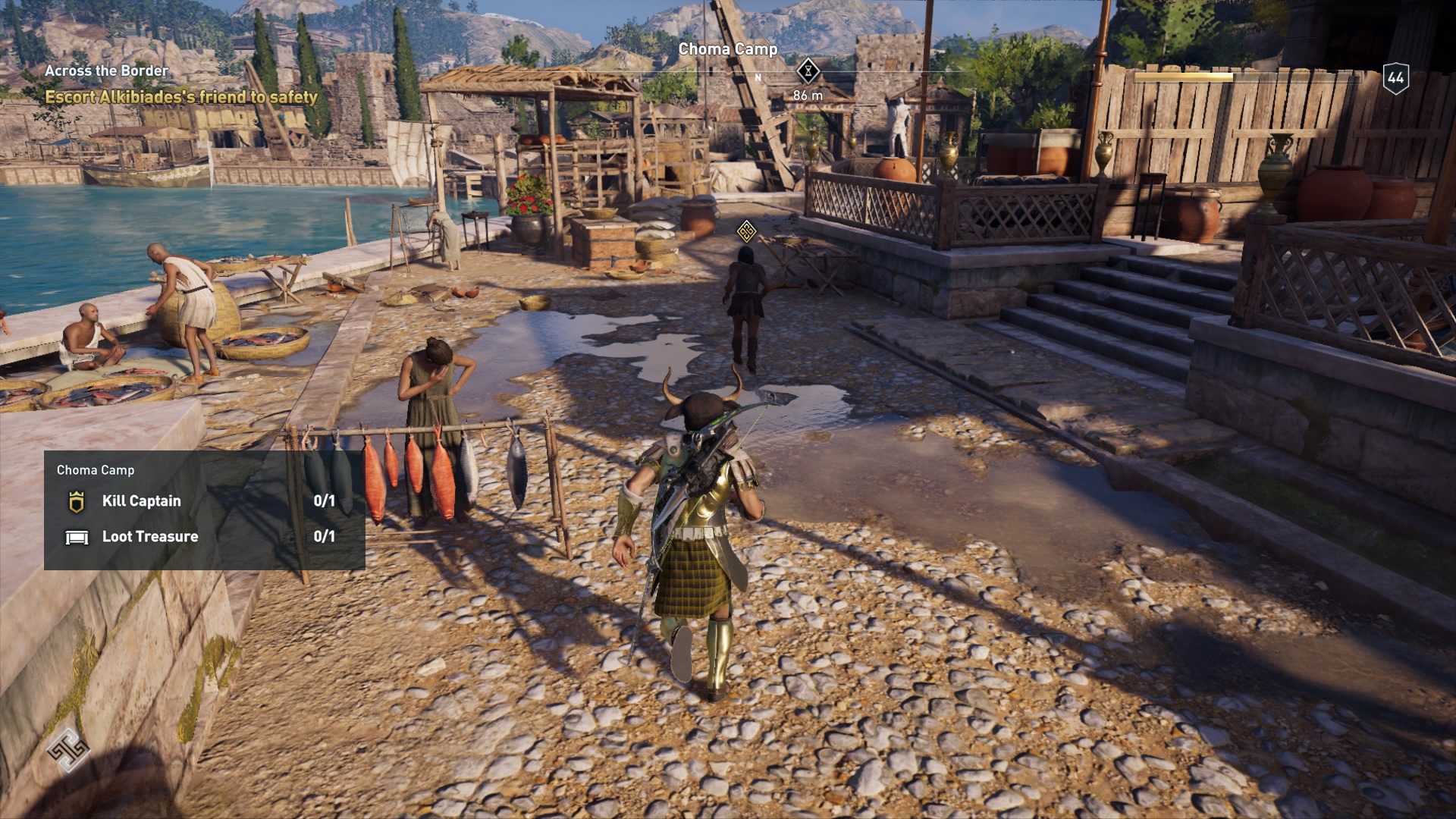Expand the Choma Camp objectives panel
The height and width of the screenshot is (819, 1456).
94,470
